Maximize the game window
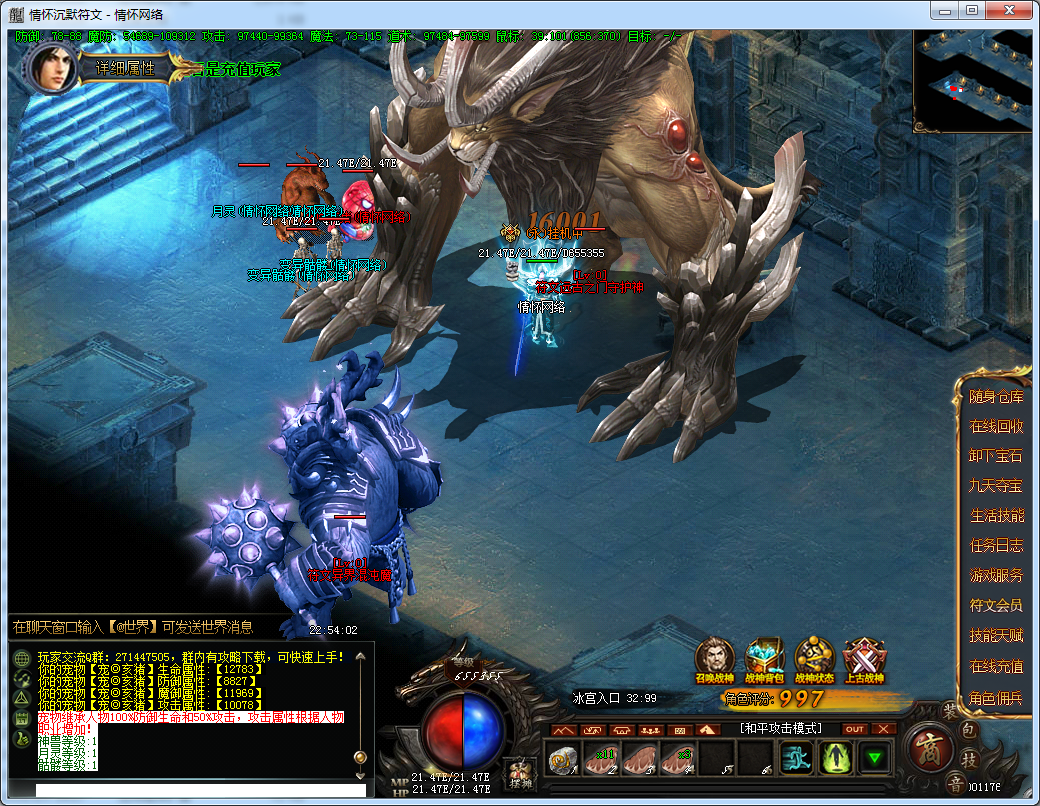1040x806 pixels. click(x=971, y=10)
